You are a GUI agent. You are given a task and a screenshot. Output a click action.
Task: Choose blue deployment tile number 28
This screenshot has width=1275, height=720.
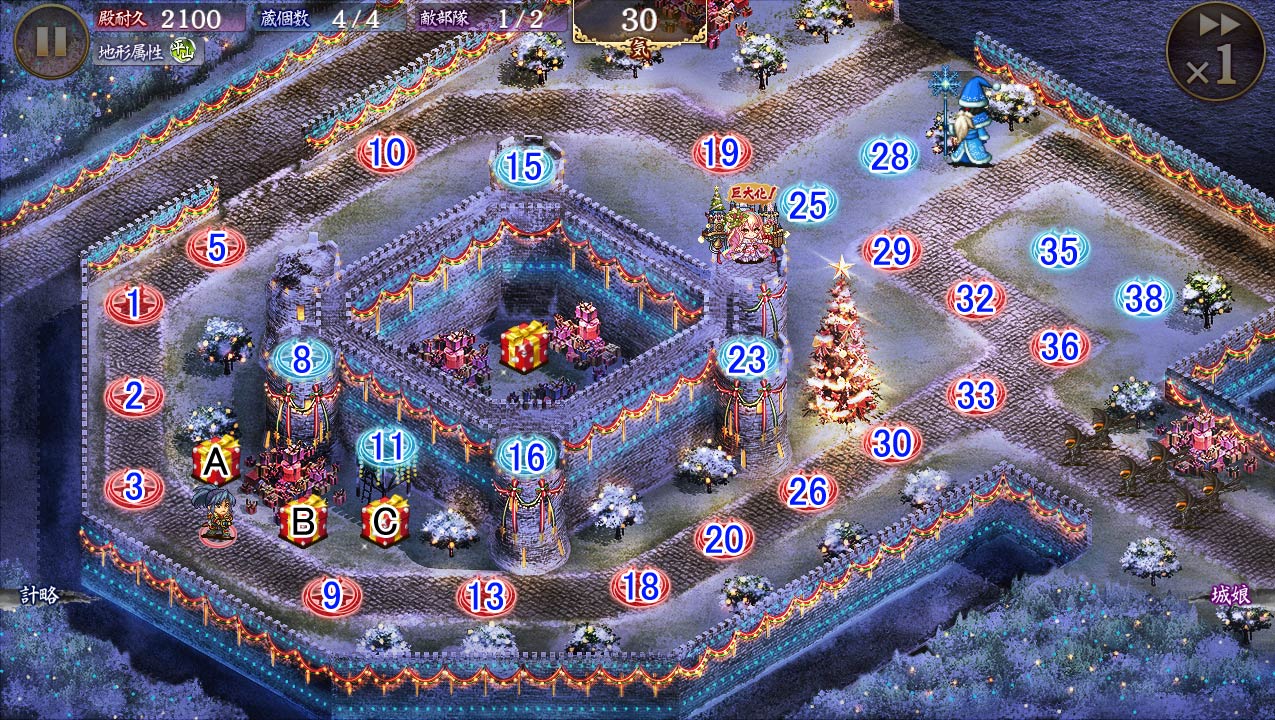coord(889,156)
